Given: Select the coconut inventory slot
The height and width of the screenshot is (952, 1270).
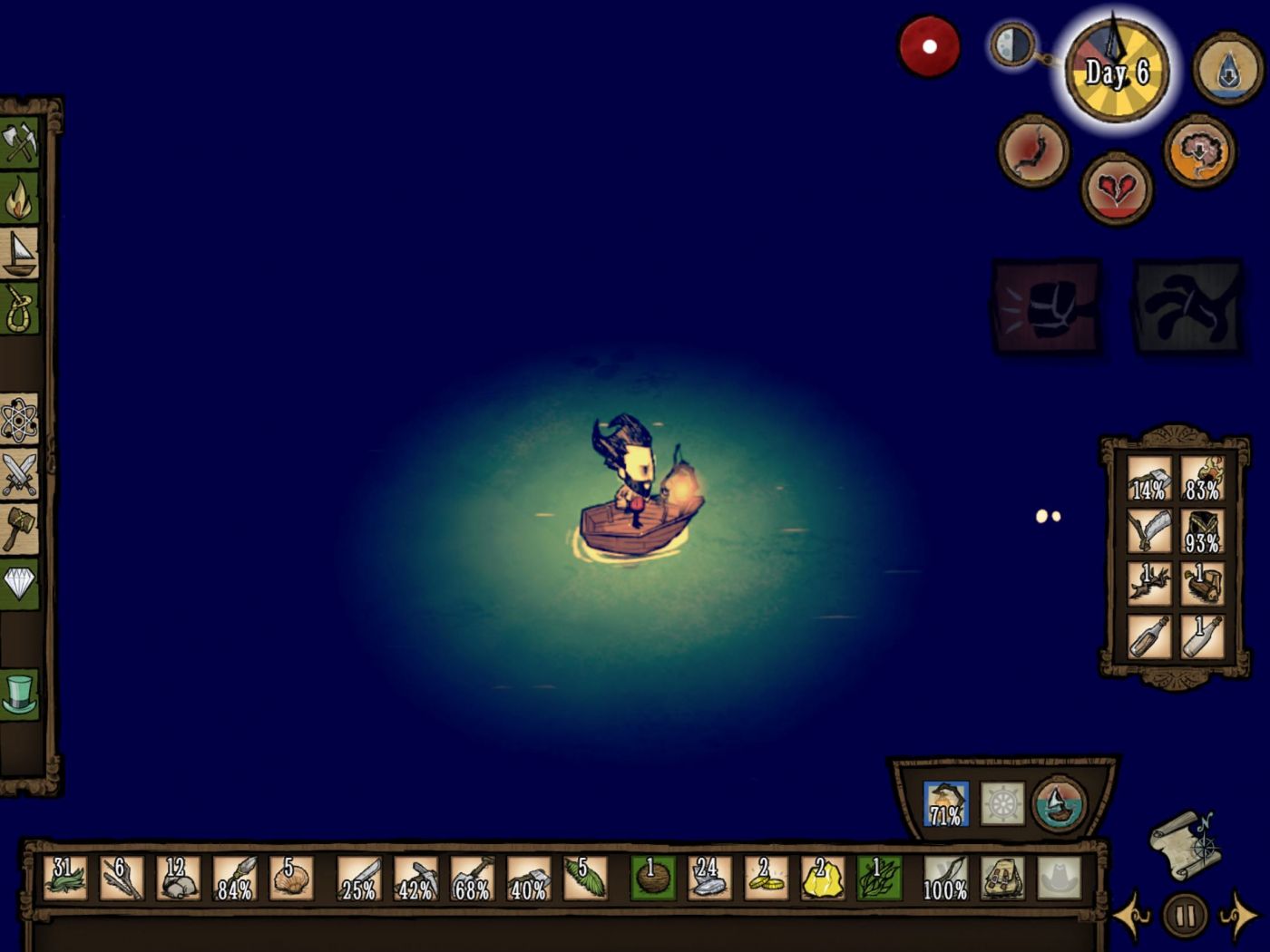Looking at the screenshot, I should click(x=652, y=878).
